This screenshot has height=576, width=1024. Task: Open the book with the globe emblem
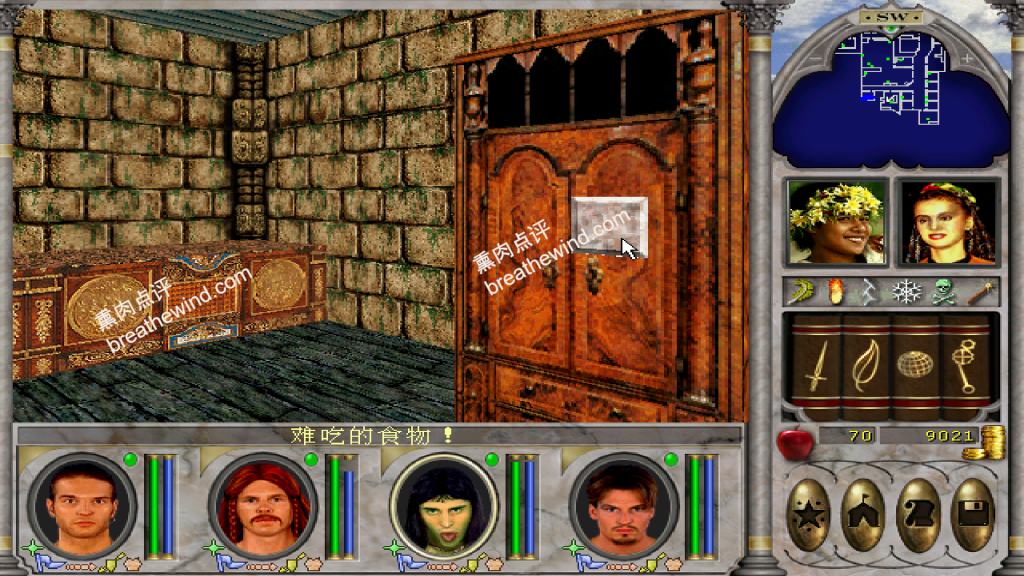[915, 366]
